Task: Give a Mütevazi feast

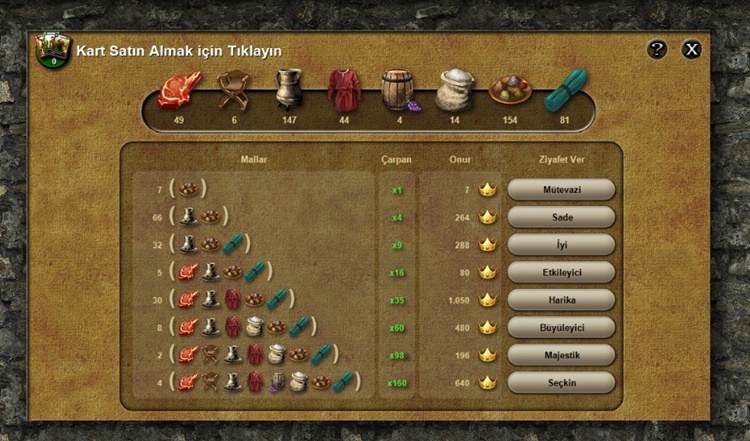Action: [561, 189]
